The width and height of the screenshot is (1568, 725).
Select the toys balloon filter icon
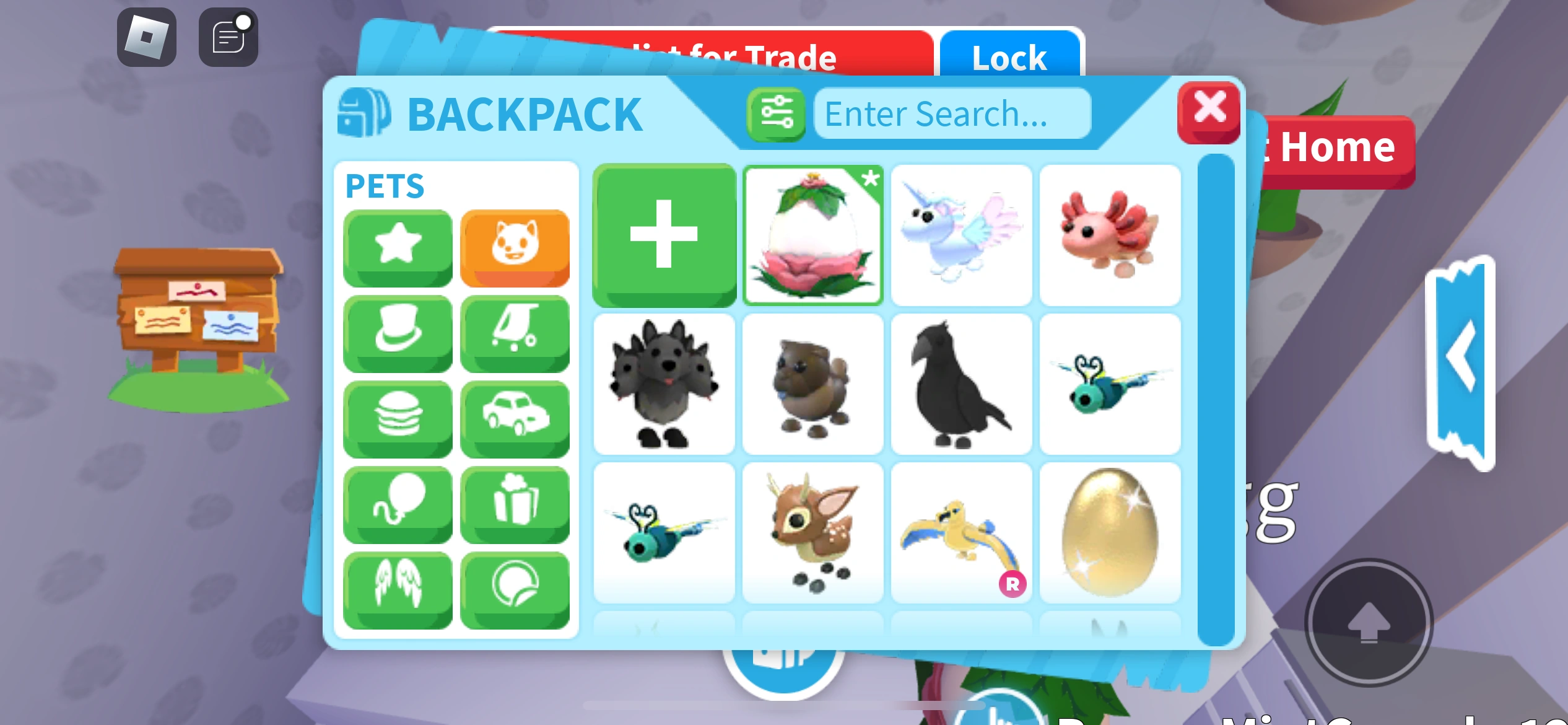coord(397,503)
